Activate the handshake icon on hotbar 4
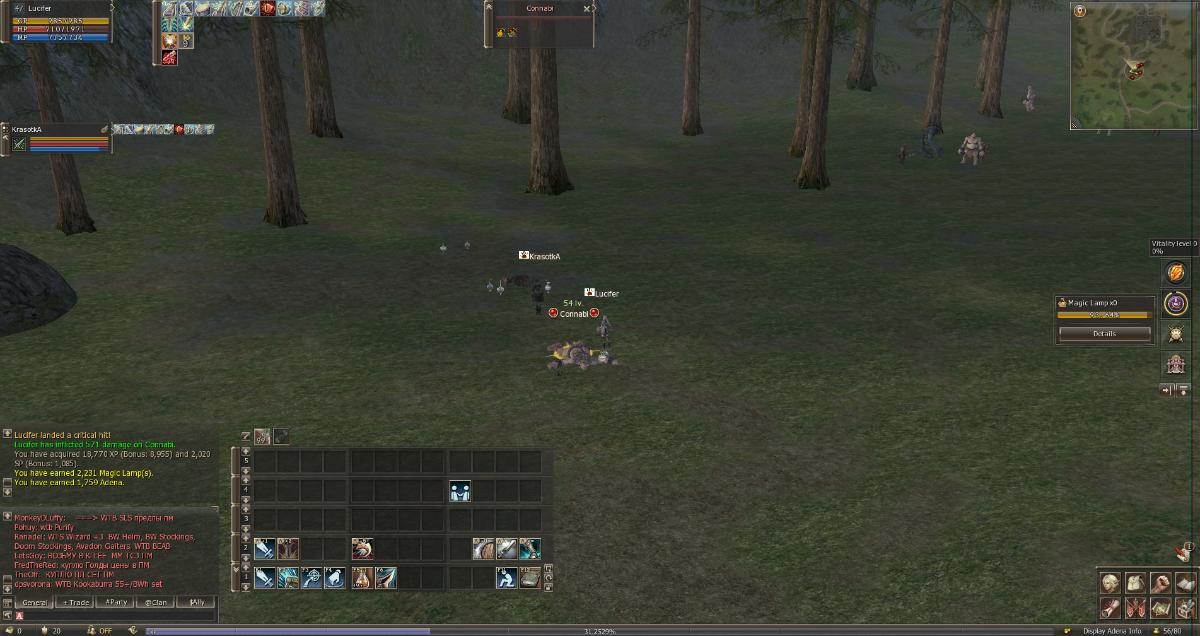This screenshot has height=636, width=1200. tap(460, 491)
